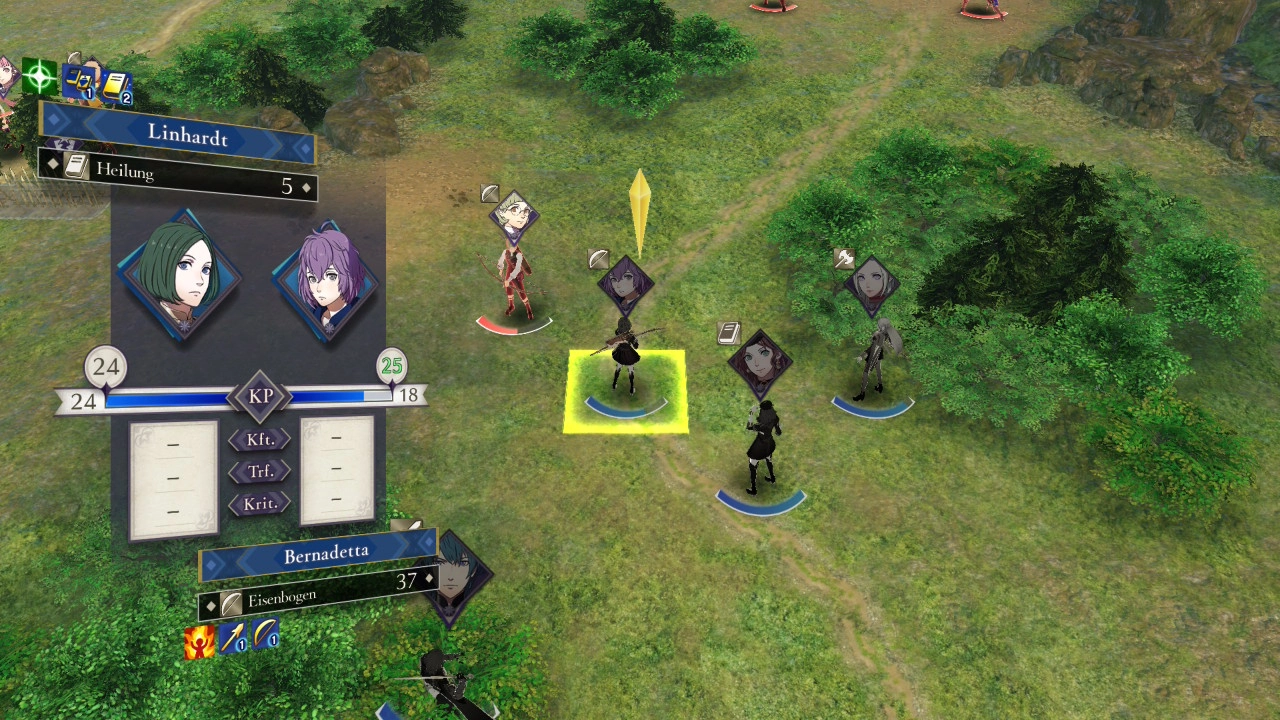Select the Bernadetta name banner
Screen dimensions: 1280x720
318,555
